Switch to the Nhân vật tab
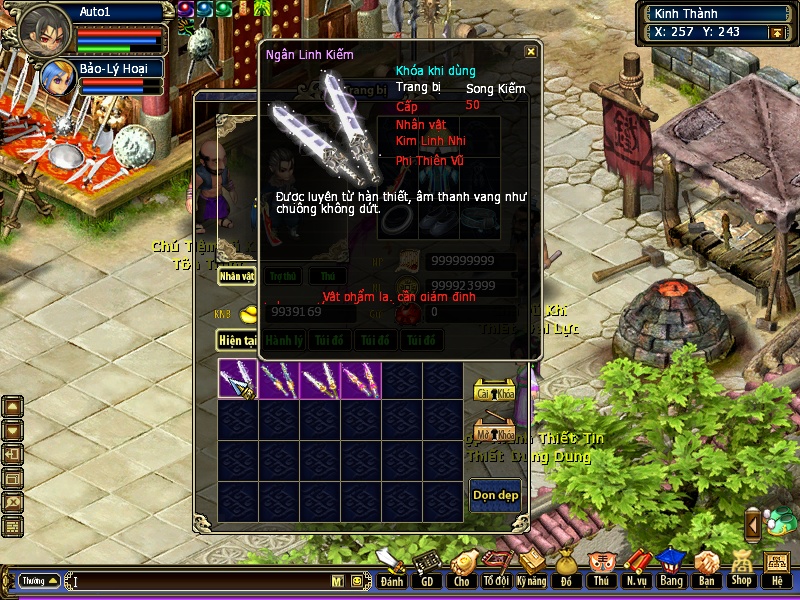The image size is (800, 600). click(237, 275)
